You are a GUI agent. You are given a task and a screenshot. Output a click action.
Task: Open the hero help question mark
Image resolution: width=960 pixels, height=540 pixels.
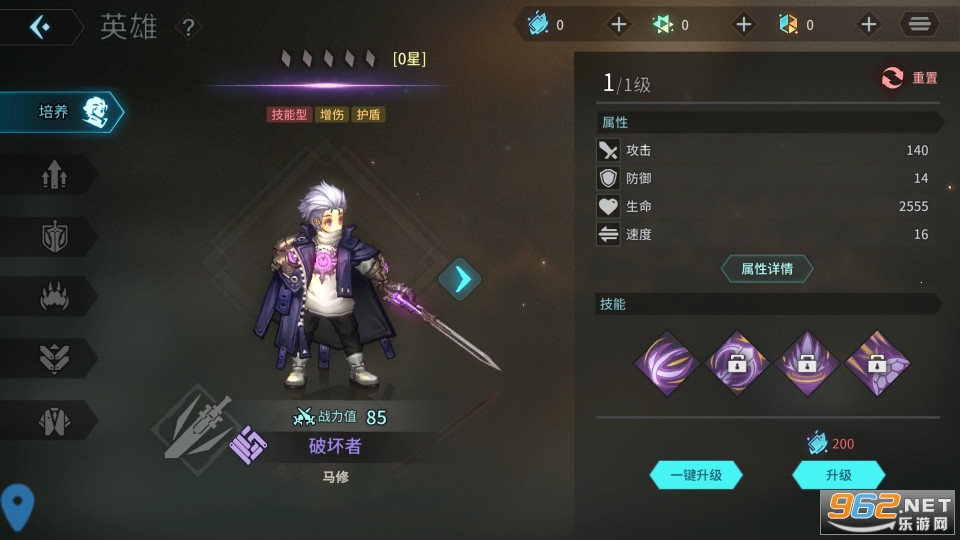click(x=187, y=27)
